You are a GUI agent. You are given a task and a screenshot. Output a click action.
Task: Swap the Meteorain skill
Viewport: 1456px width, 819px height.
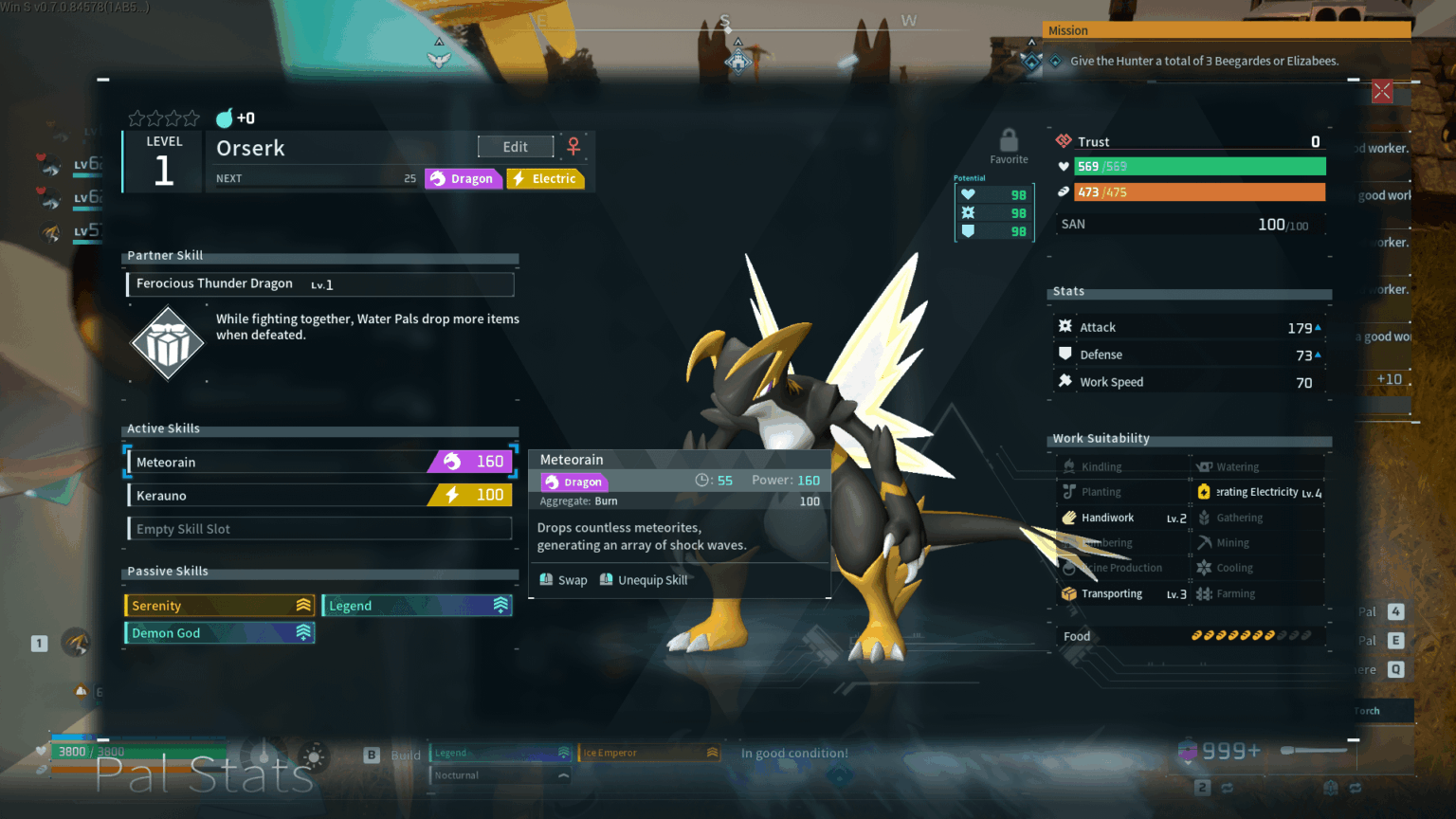coord(564,580)
